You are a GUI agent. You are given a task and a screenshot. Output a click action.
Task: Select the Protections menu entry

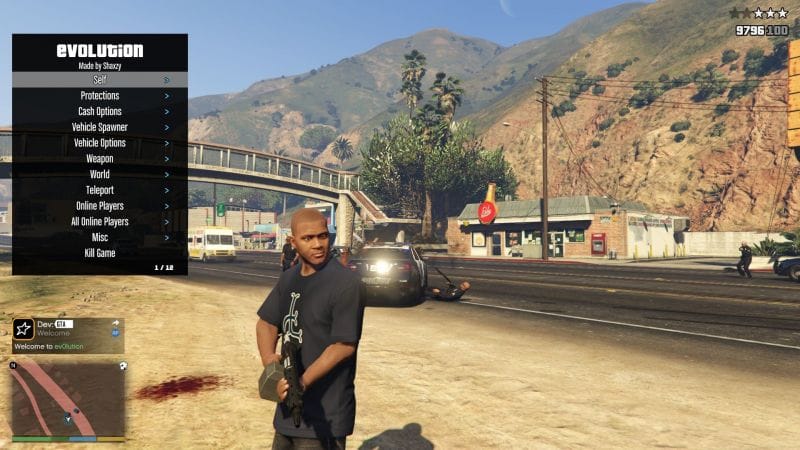tap(99, 95)
